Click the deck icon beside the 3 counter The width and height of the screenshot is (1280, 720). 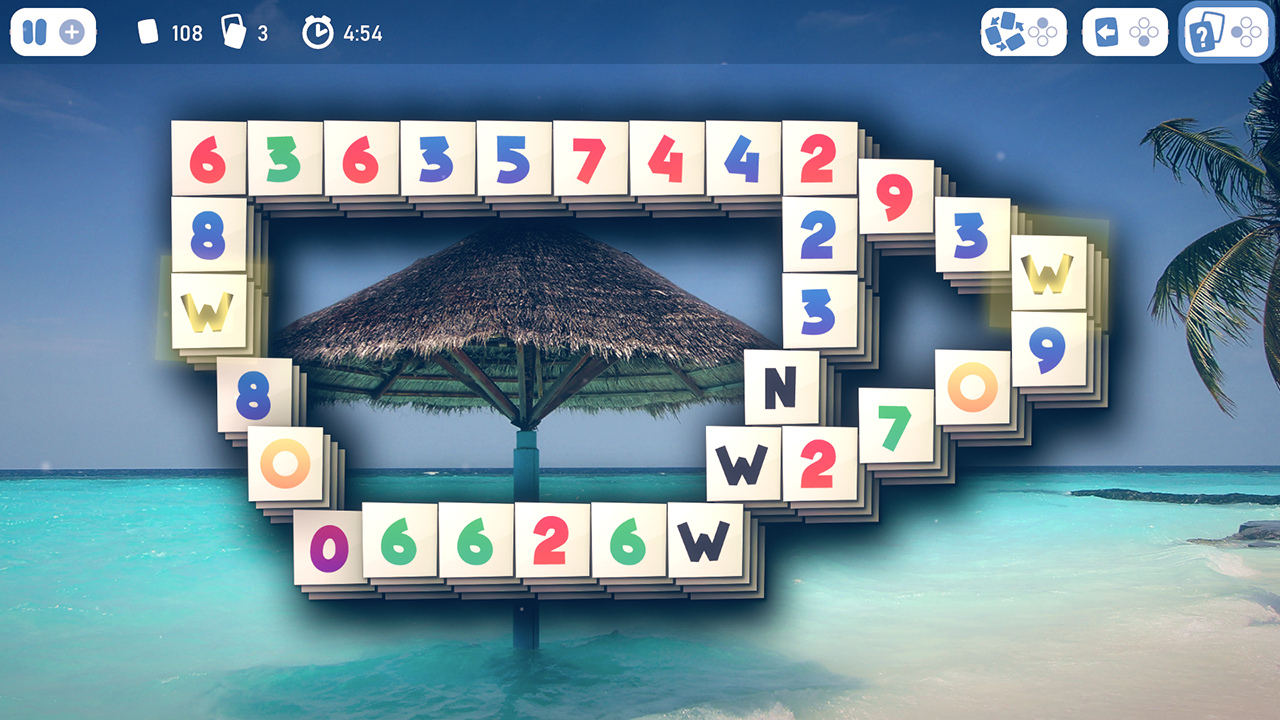233,32
